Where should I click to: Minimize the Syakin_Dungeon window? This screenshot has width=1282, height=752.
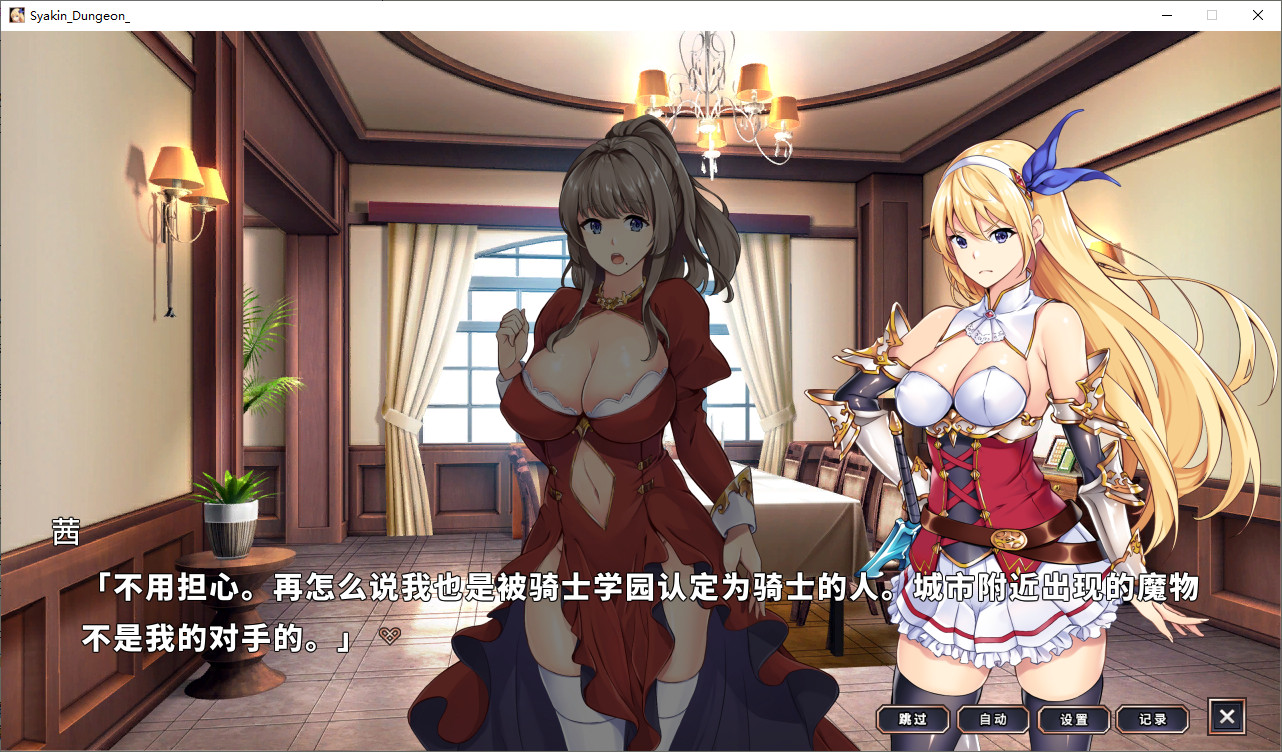[1166, 15]
